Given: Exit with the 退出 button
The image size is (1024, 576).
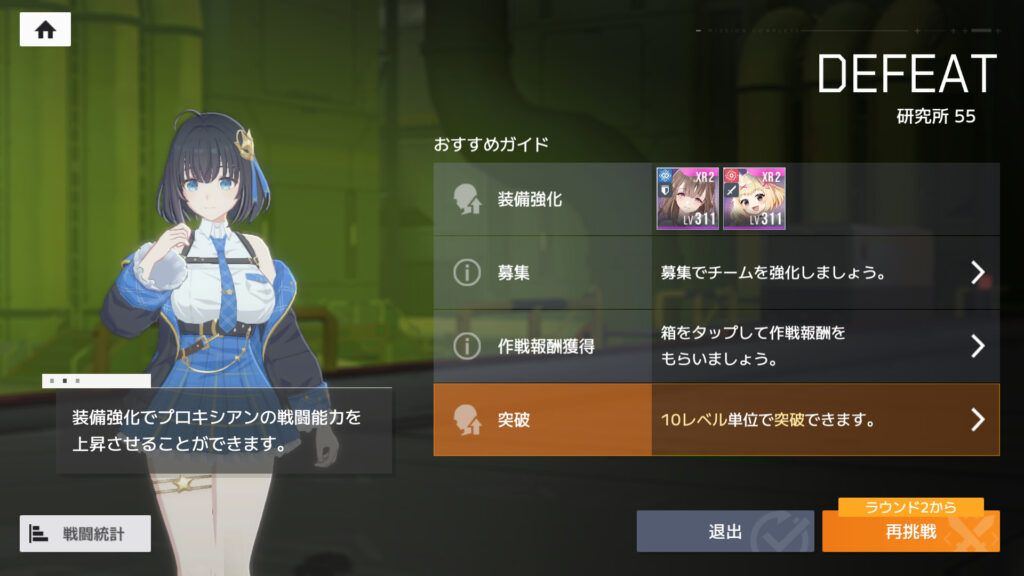Looking at the screenshot, I should pos(726,532).
